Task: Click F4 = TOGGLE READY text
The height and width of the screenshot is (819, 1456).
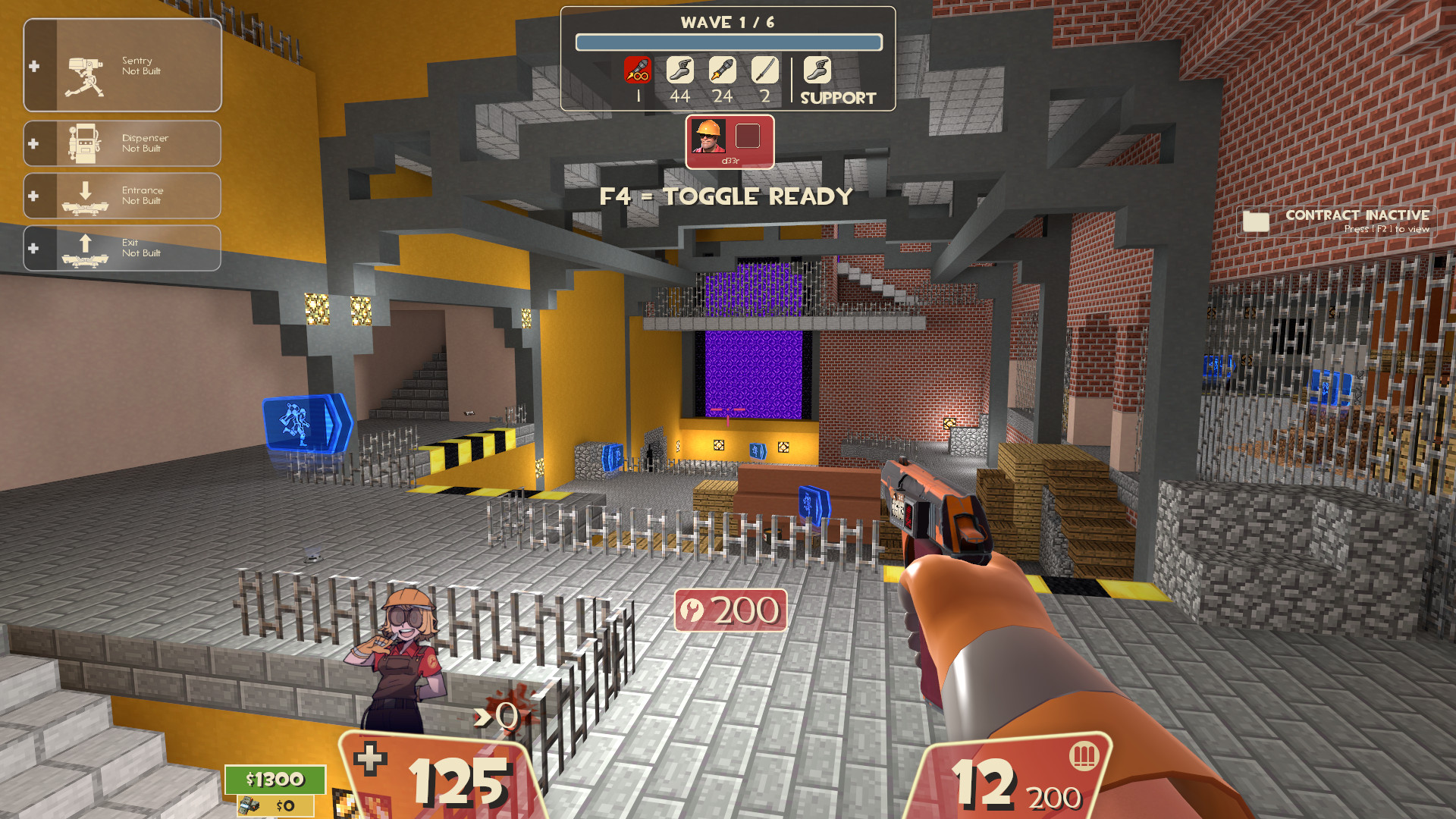Action: click(x=726, y=196)
